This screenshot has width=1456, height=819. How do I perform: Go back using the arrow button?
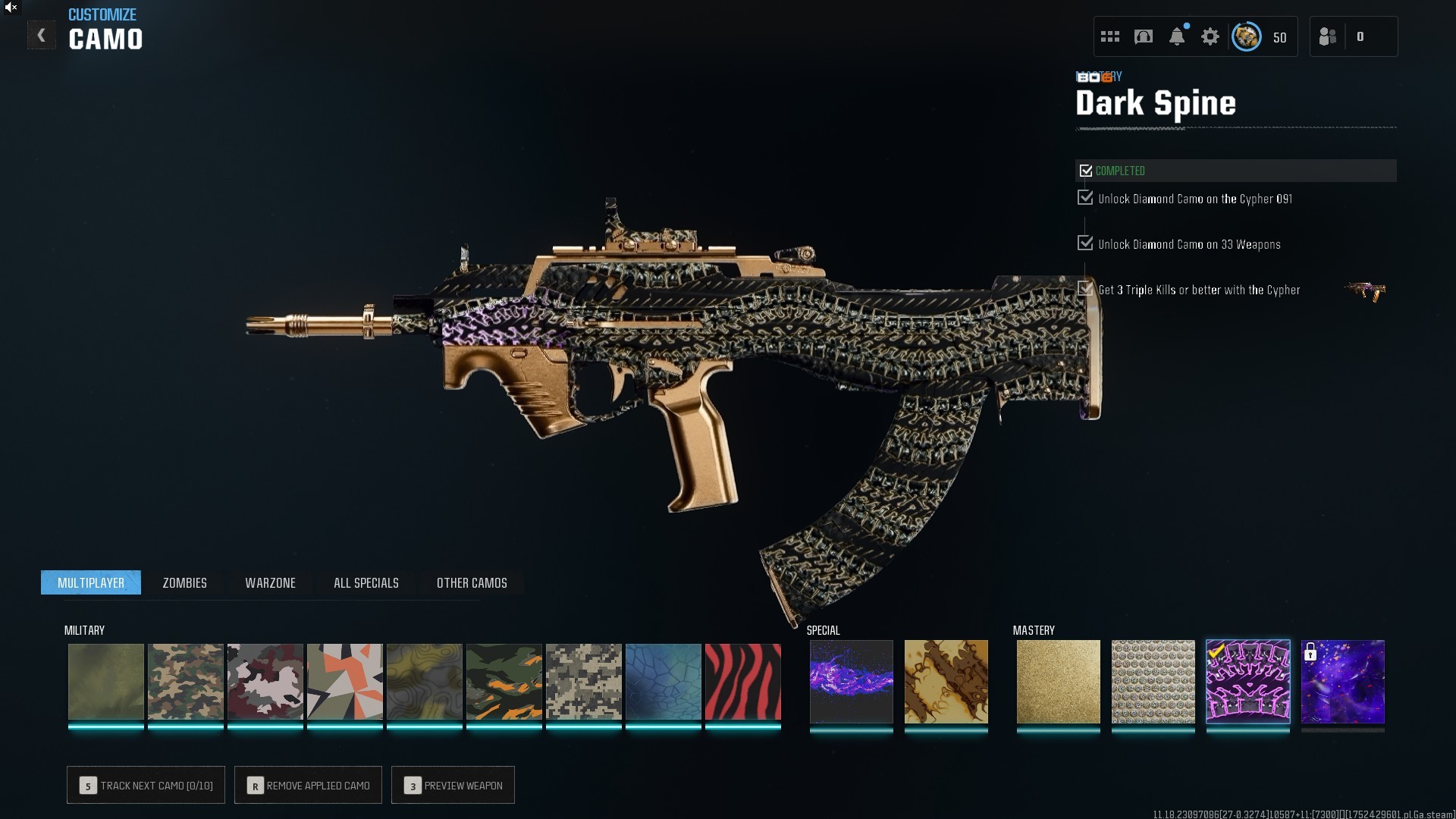coord(42,36)
